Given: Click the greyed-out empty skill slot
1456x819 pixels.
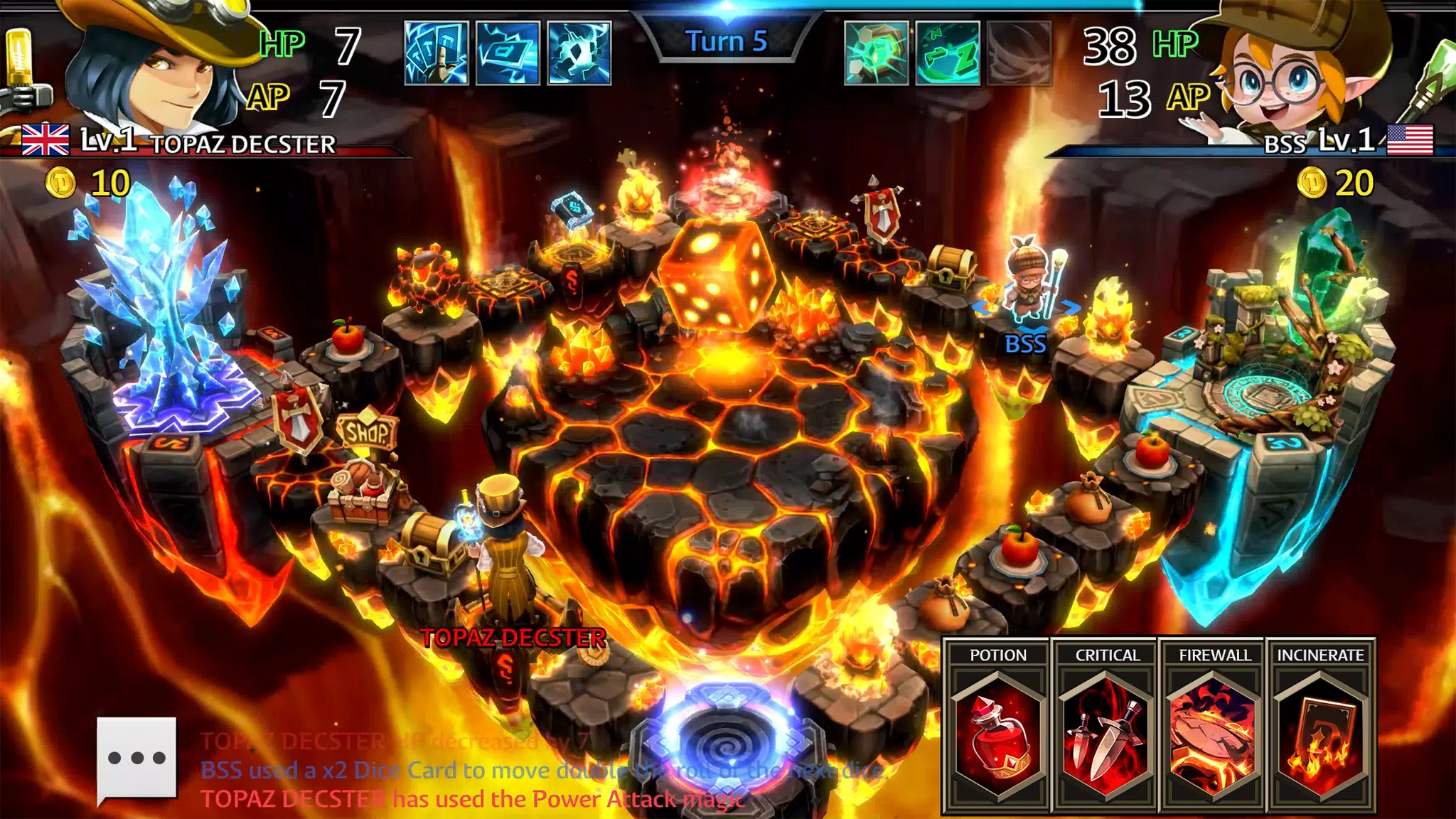Looking at the screenshot, I should tap(1019, 53).
